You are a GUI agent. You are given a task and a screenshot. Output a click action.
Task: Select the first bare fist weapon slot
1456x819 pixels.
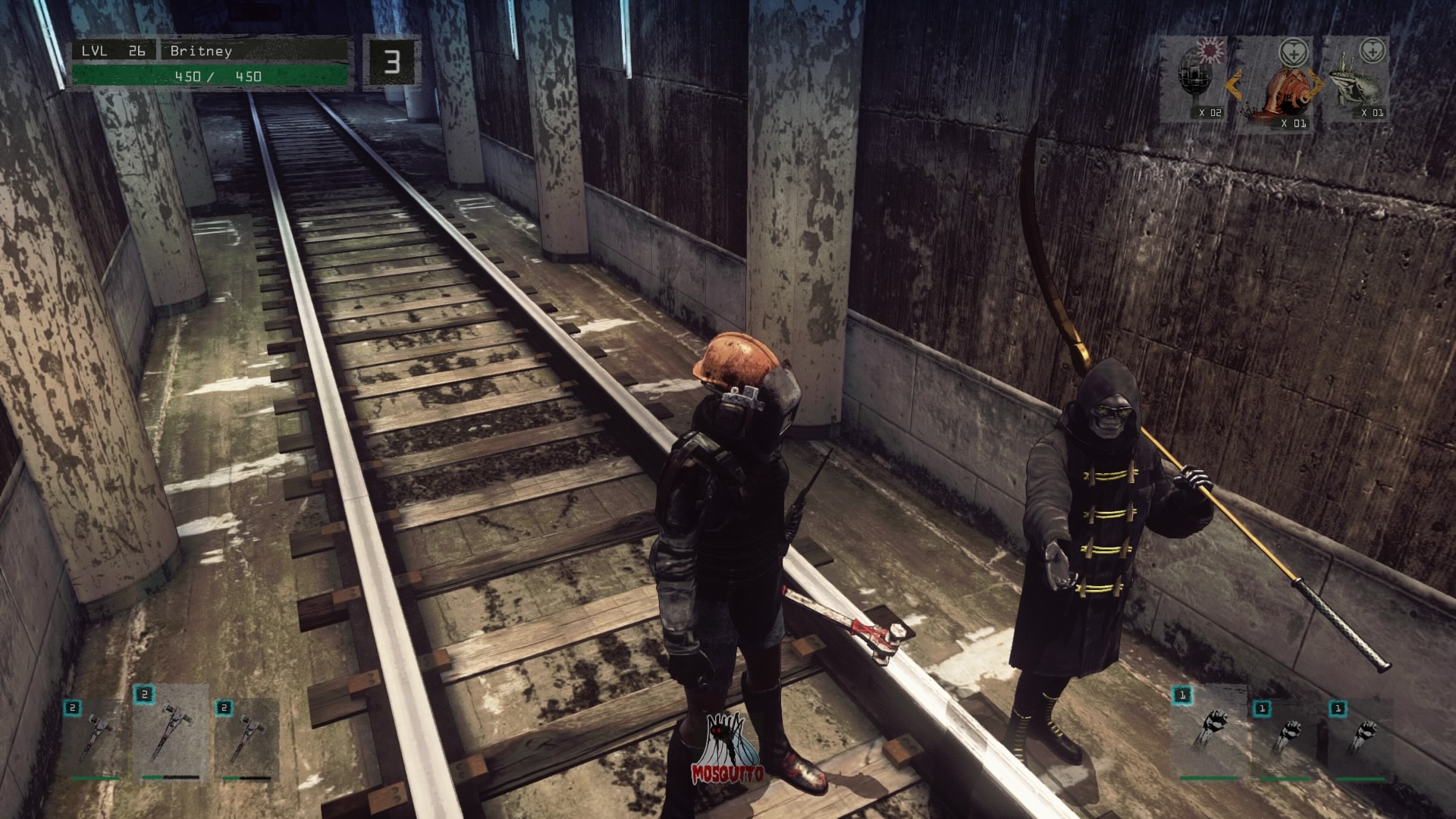(x=1215, y=726)
